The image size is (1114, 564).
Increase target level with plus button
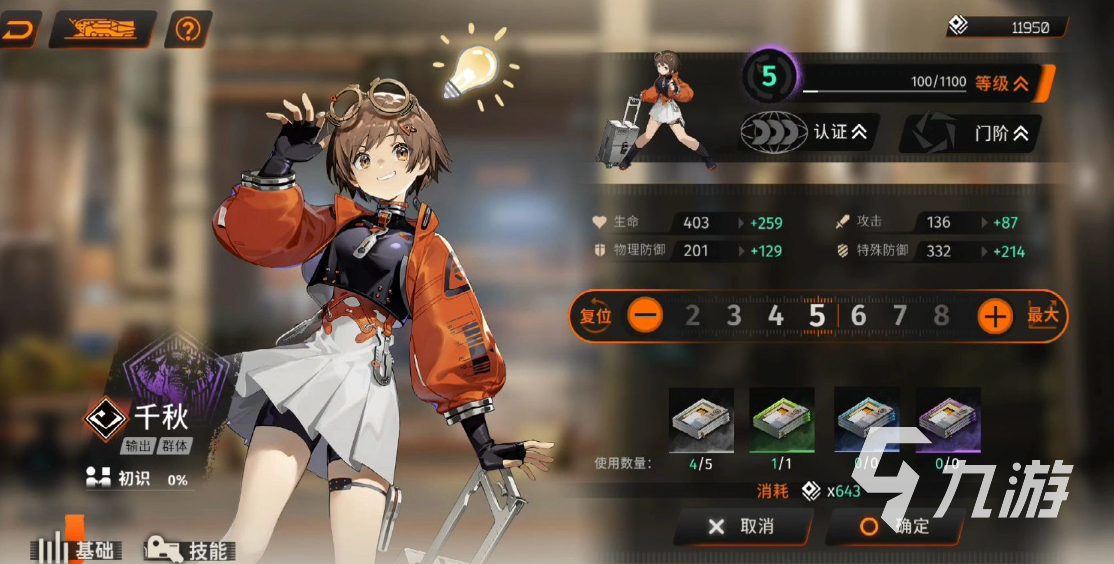pyautogui.click(x=994, y=316)
